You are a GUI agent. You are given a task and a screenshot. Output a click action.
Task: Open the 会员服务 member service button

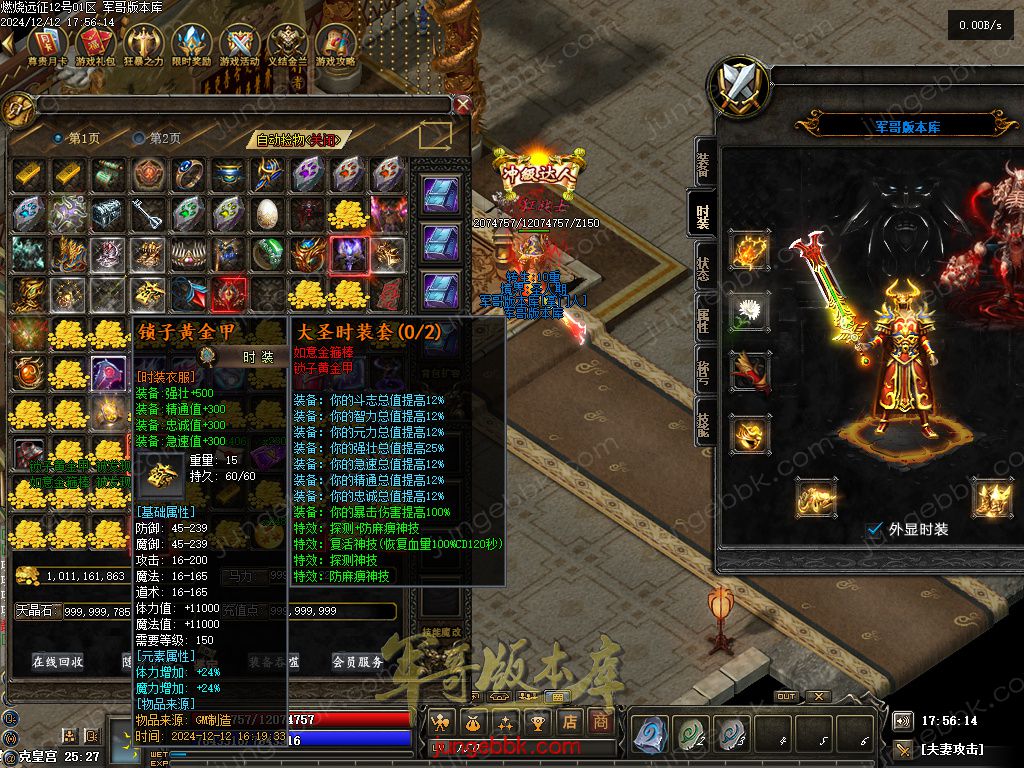(x=357, y=661)
